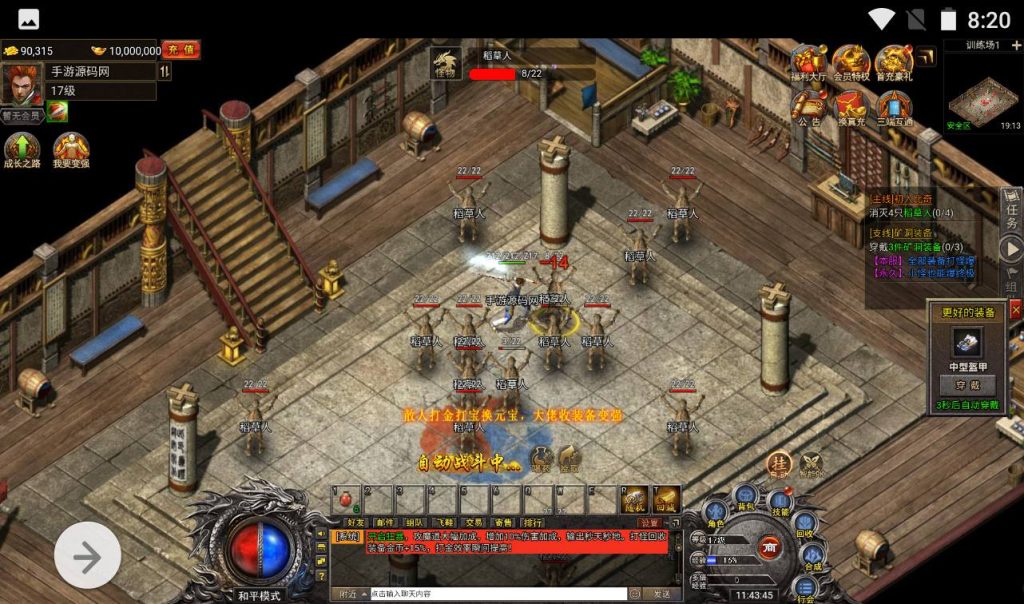This screenshot has height=604, width=1024.
Task: Select the 好友 friends chat tab
Action: pyautogui.click(x=355, y=522)
